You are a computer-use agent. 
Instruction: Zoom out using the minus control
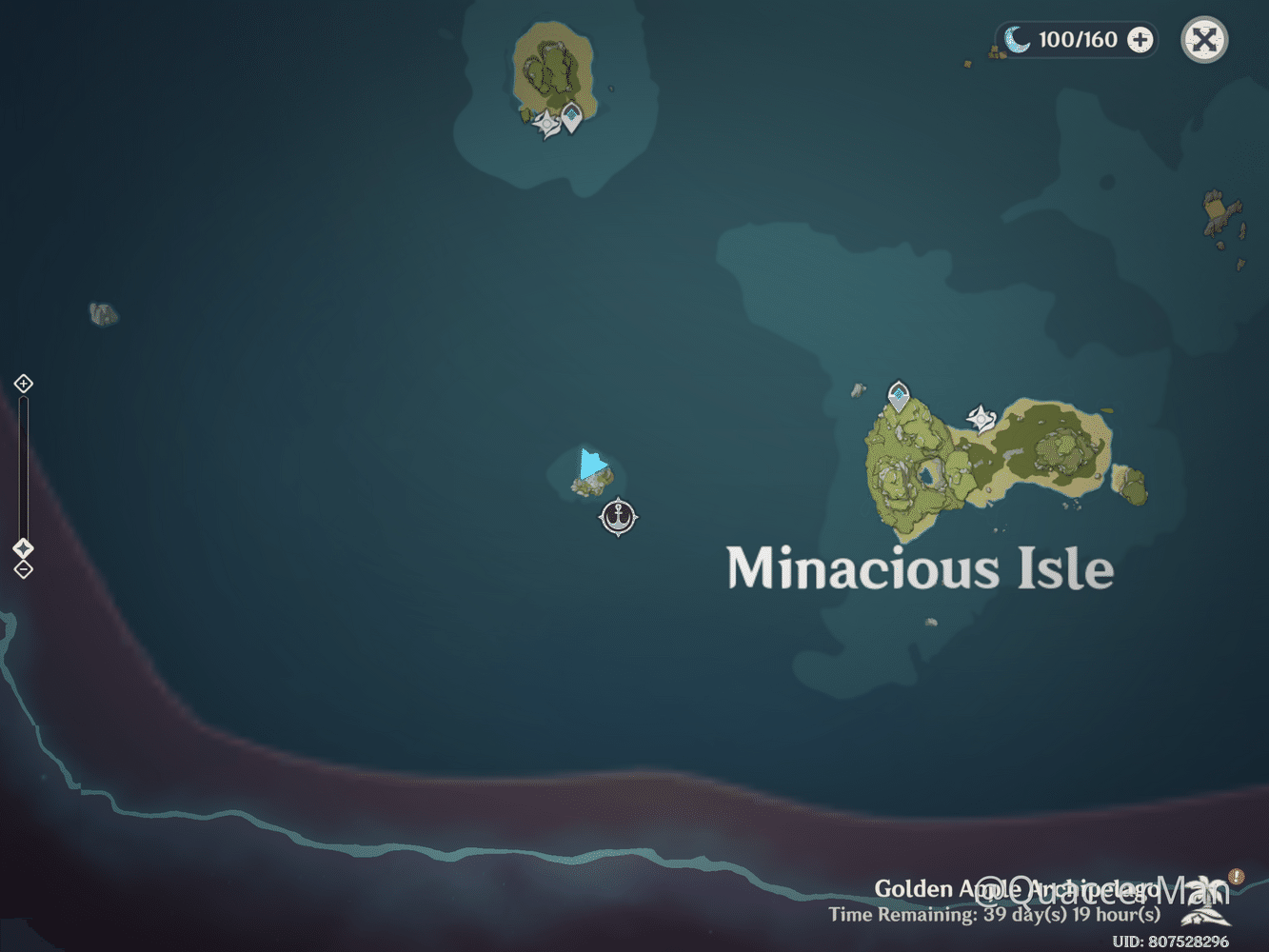click(x=22, y=568)
